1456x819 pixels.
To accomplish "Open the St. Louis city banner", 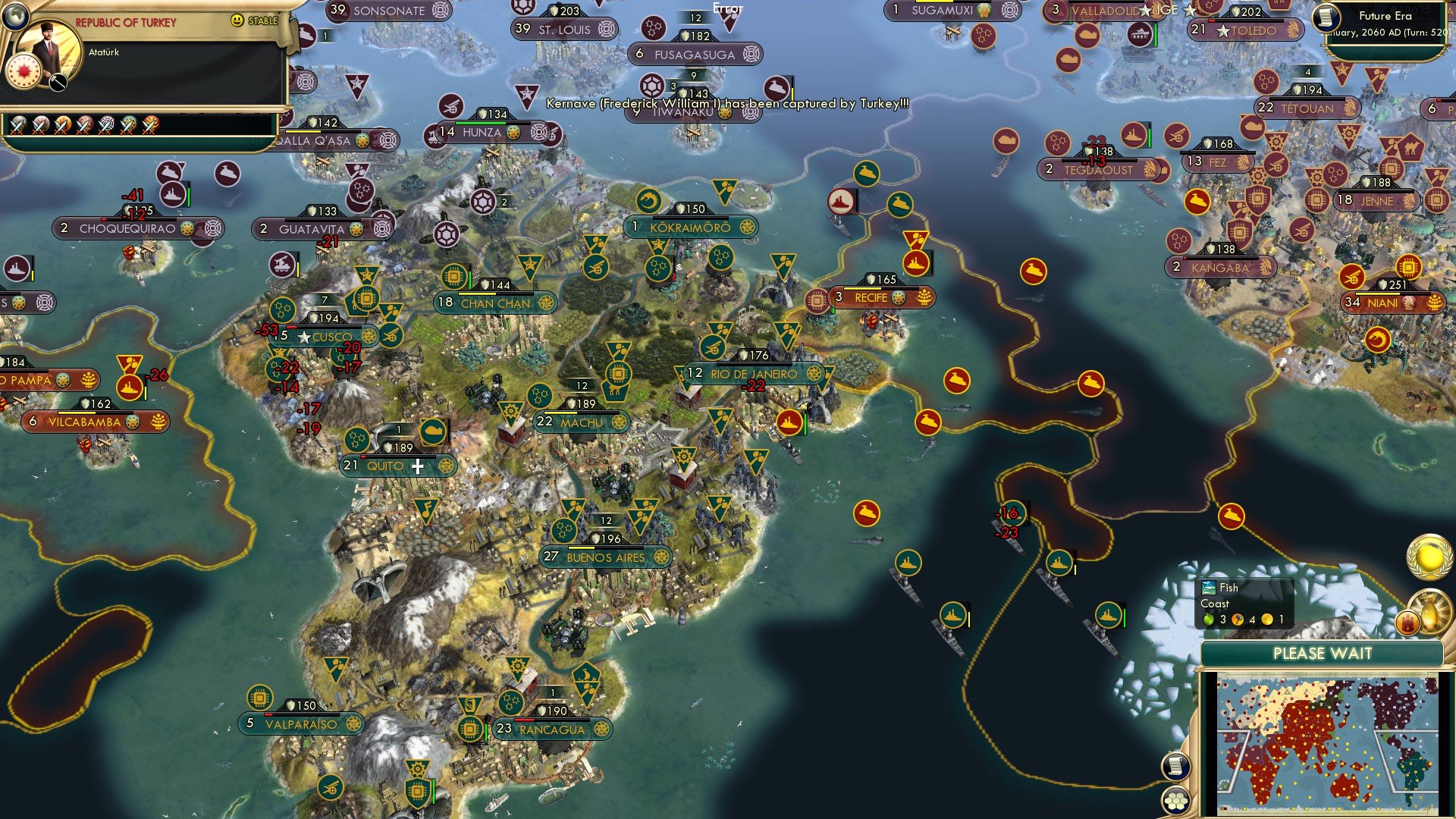I will click(563, 30).
